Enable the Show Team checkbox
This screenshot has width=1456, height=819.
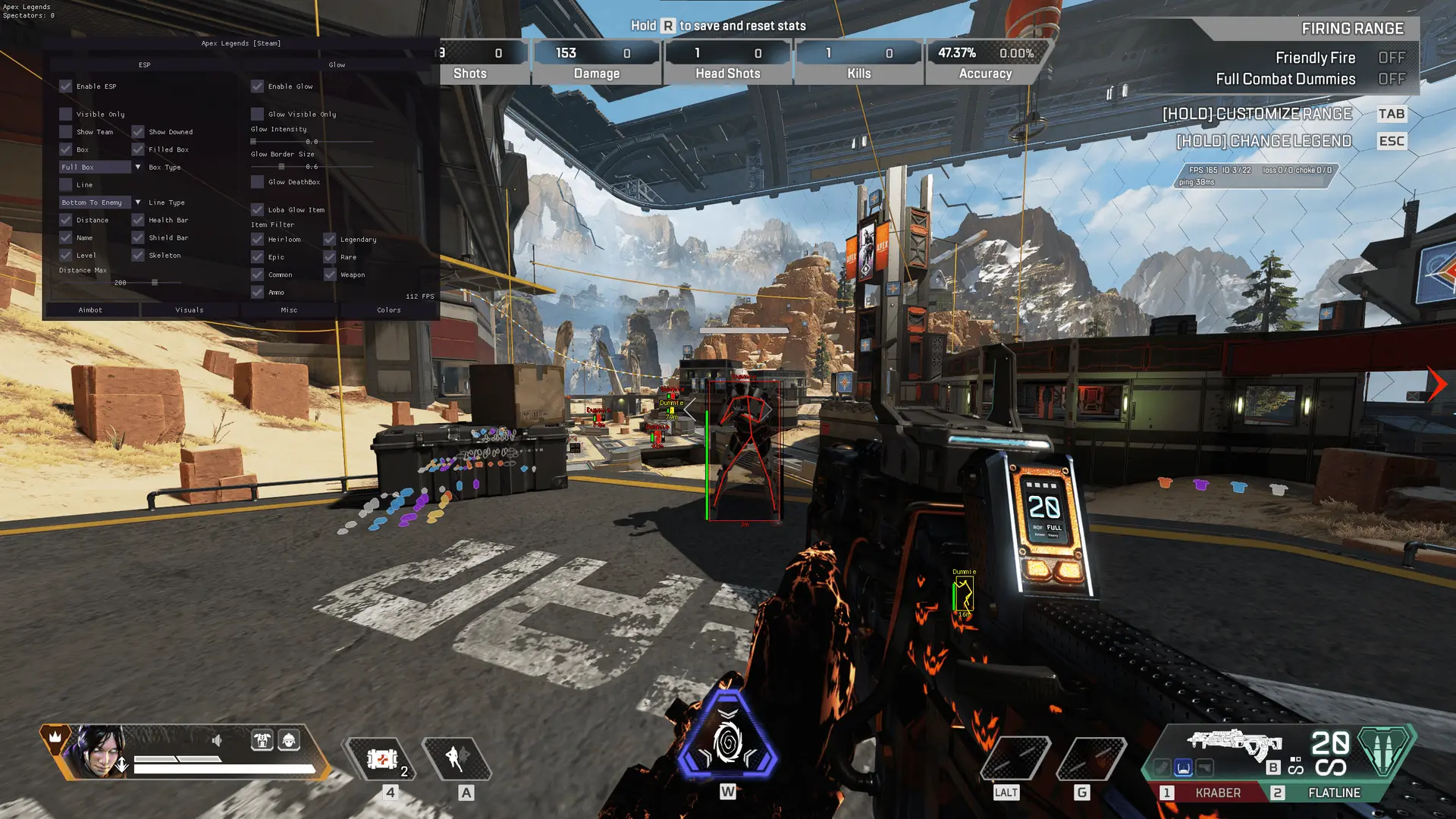pos(65,132)
